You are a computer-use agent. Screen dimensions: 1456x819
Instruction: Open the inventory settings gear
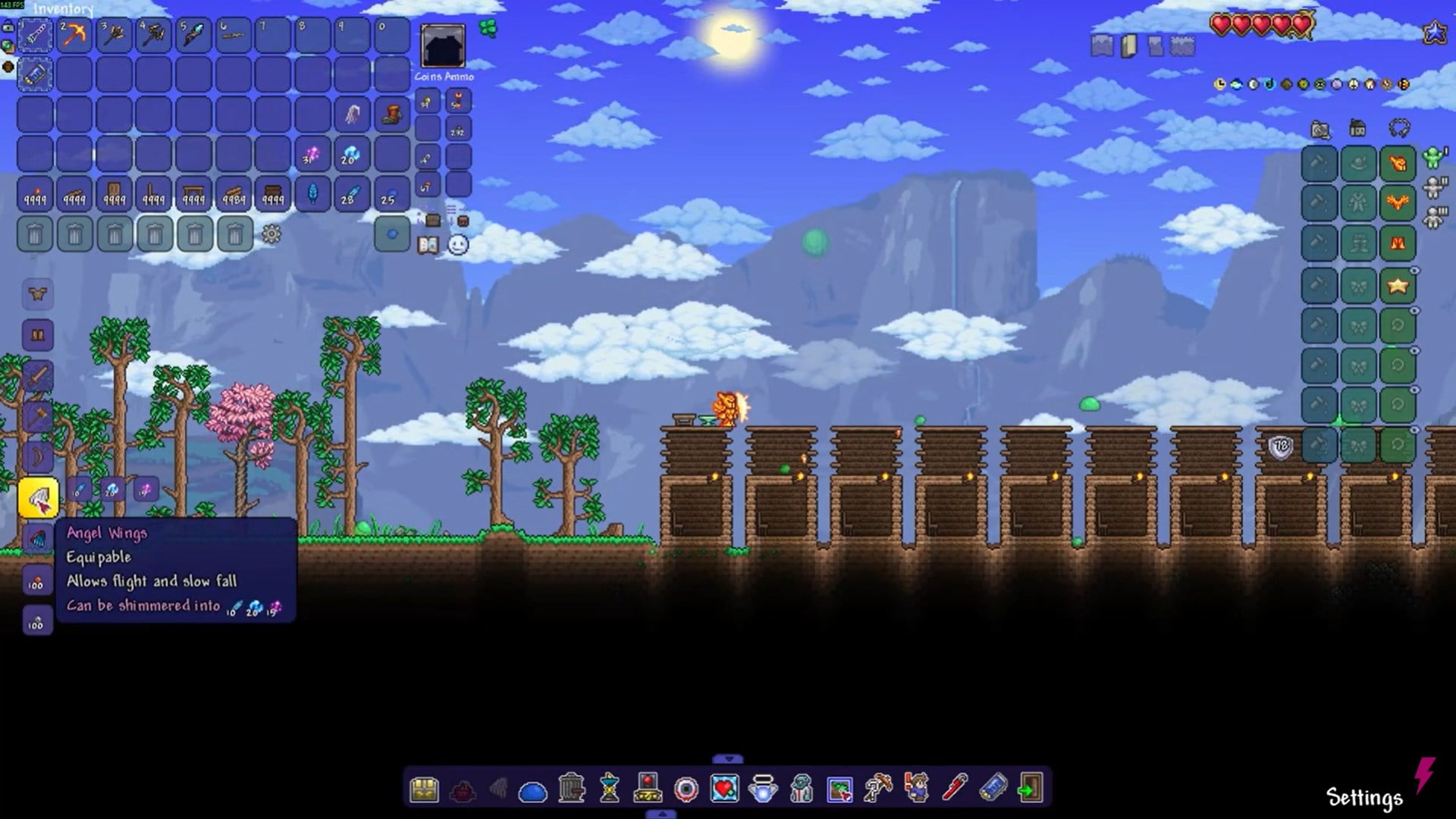point(271,234)
